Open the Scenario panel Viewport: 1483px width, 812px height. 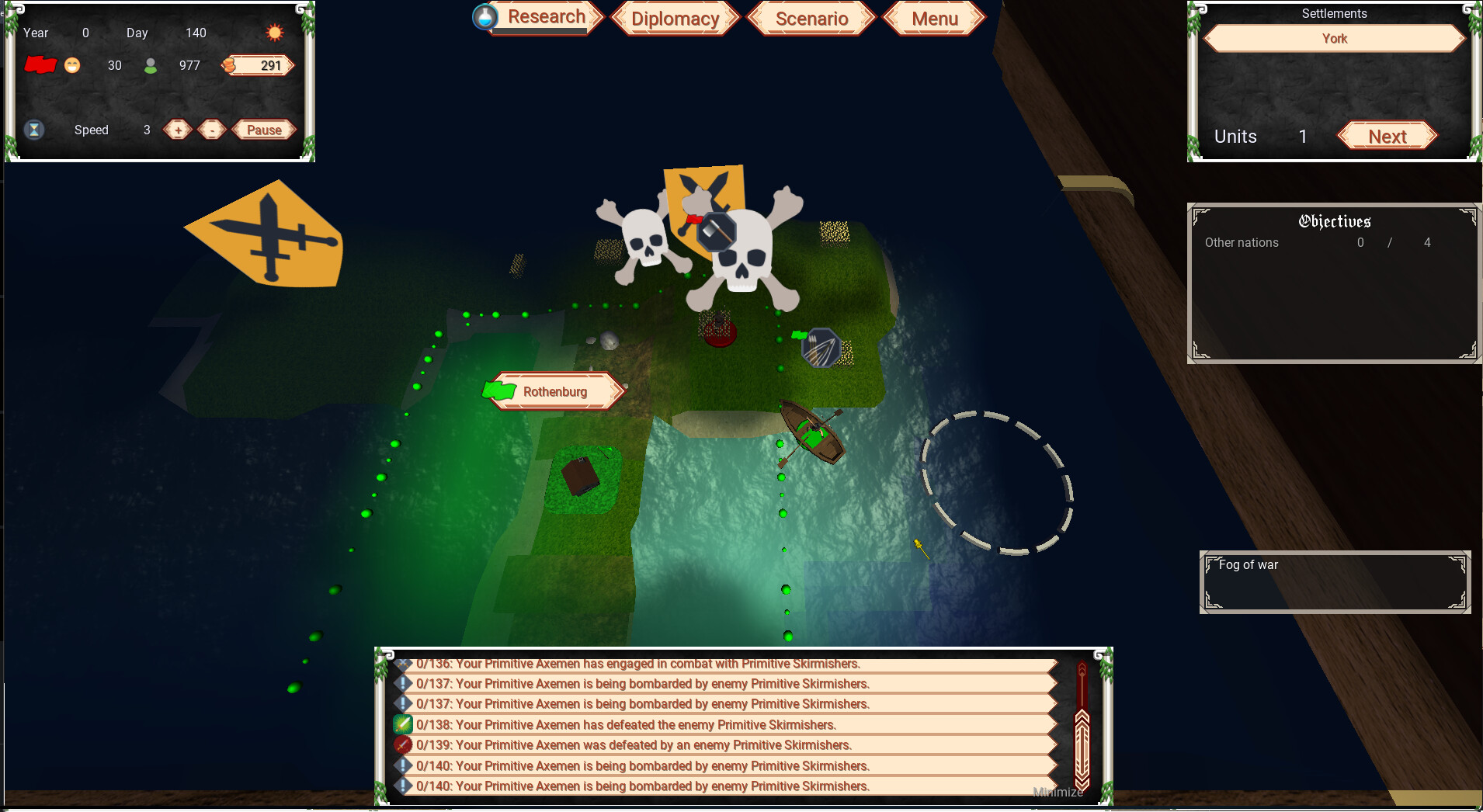[x=811, y=18]
